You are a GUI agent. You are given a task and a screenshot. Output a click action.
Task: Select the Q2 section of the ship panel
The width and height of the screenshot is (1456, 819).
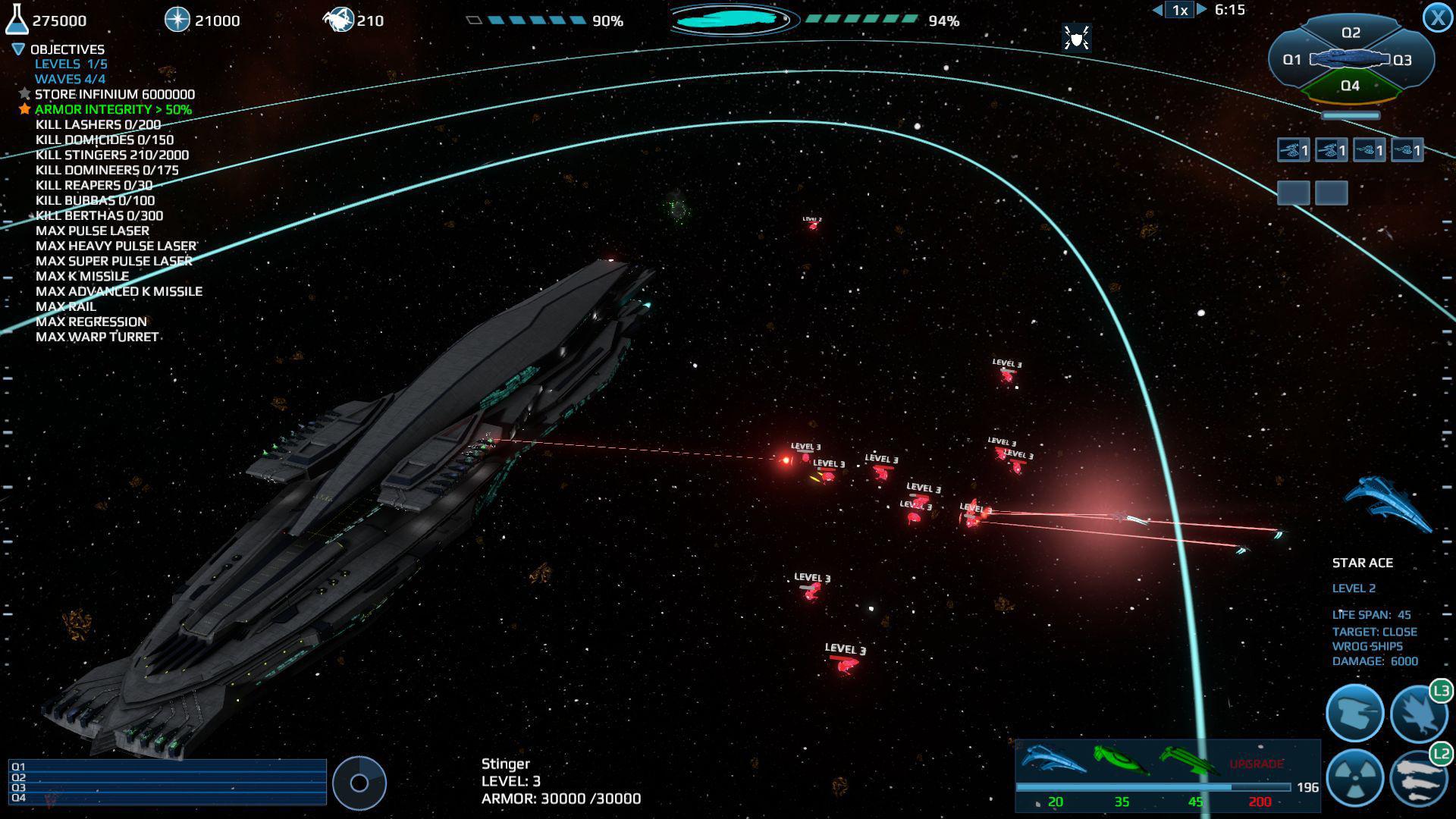tap(1351, 32)
